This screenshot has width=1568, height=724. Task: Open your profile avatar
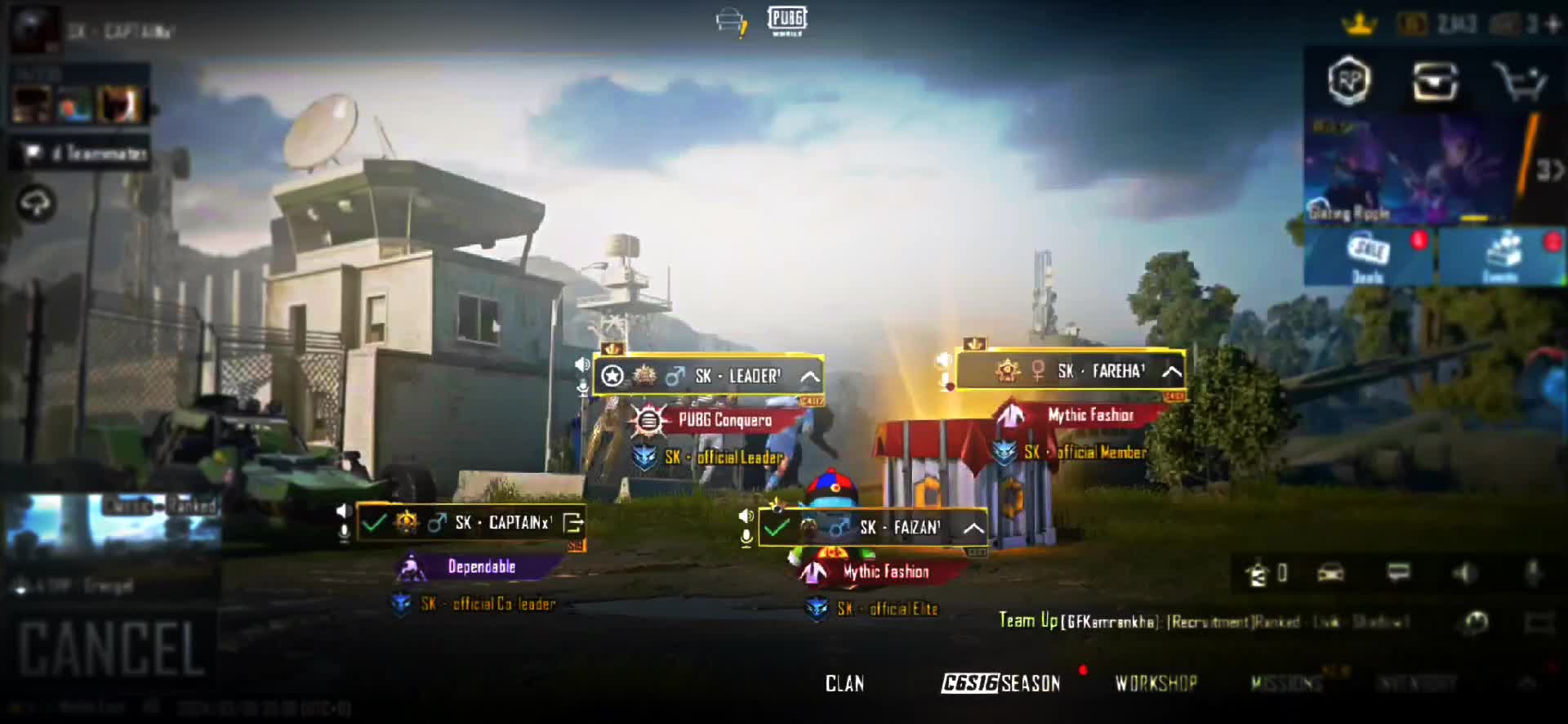point(34,30)
